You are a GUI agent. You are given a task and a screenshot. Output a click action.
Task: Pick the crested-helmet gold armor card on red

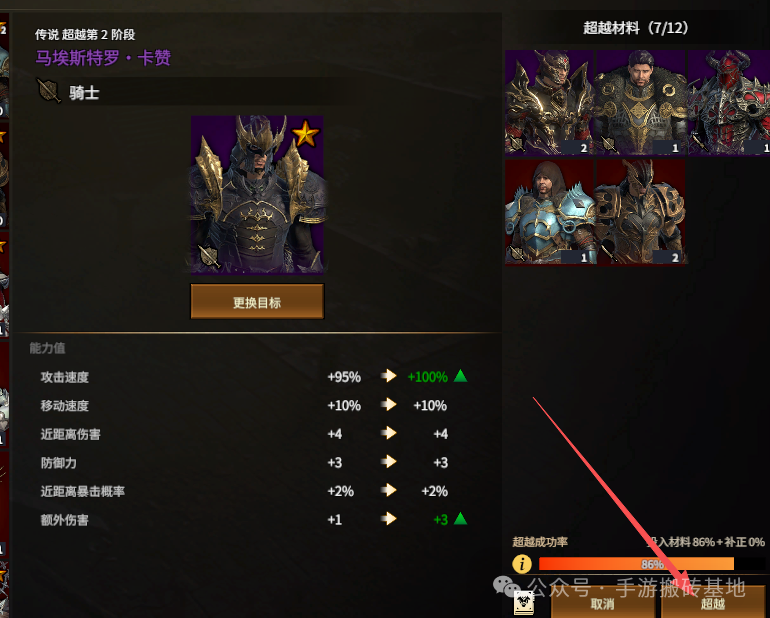[x=640, y=212]
